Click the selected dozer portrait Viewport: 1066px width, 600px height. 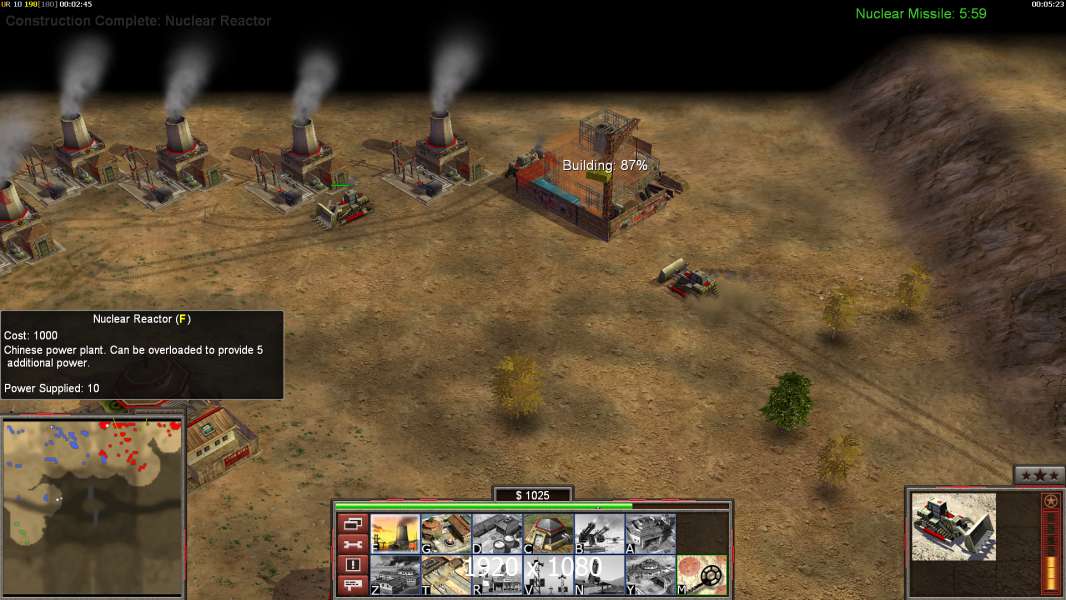954,526
